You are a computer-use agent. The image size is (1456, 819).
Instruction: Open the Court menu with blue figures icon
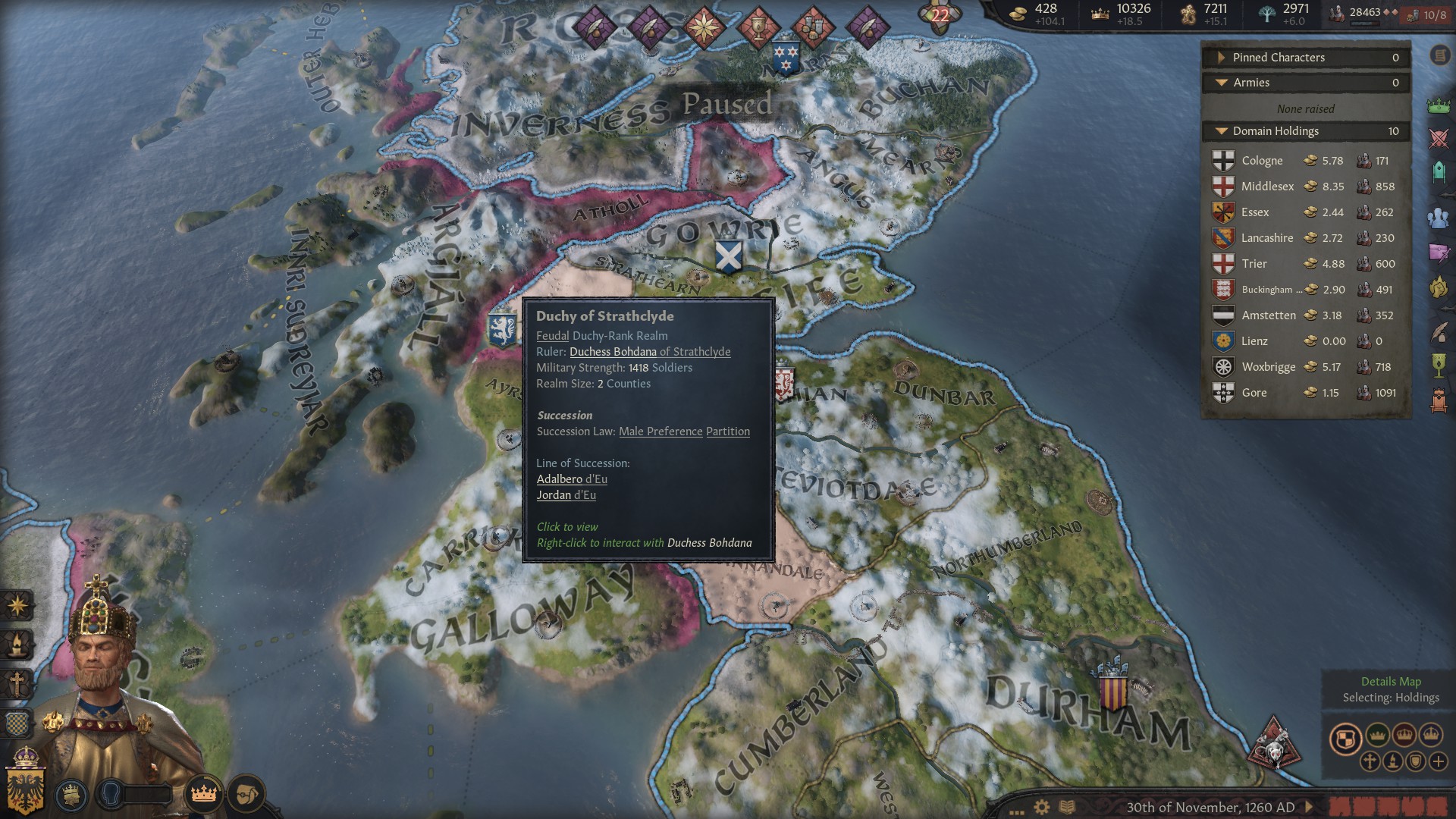coord(1438,218)
